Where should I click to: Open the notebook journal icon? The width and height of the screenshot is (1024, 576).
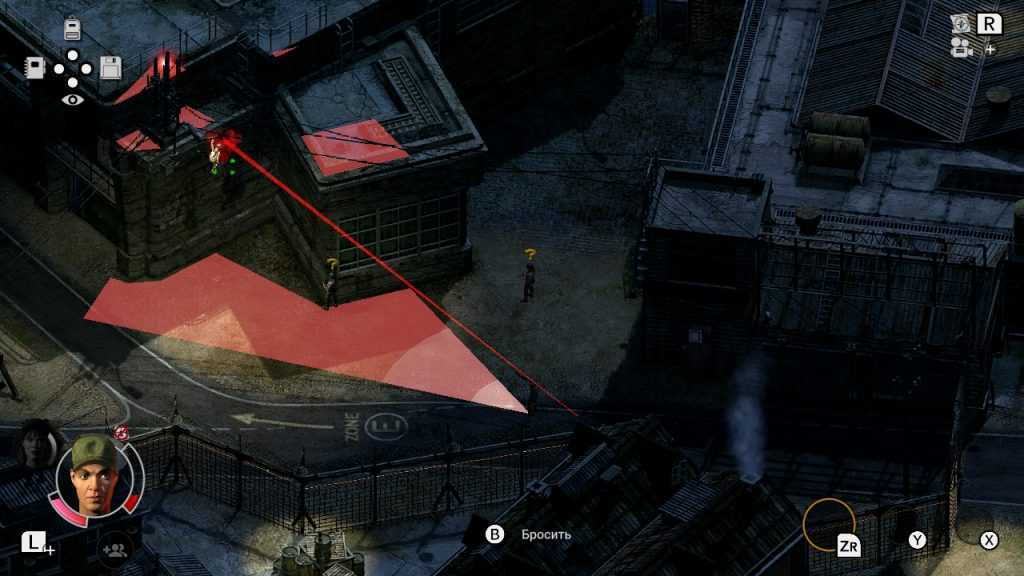click(x=35, y=68)
